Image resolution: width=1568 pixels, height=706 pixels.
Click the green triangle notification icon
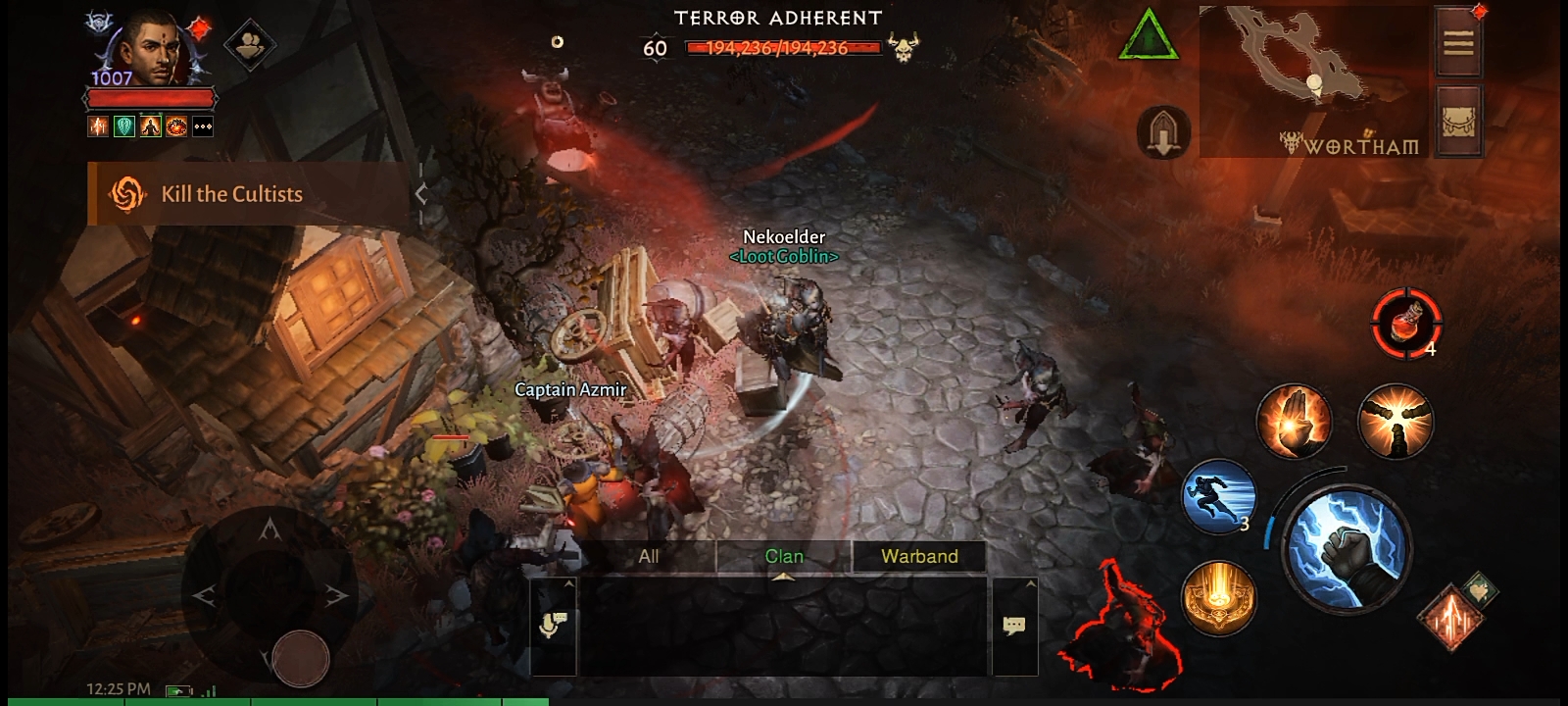click(x=1148, y=37)
